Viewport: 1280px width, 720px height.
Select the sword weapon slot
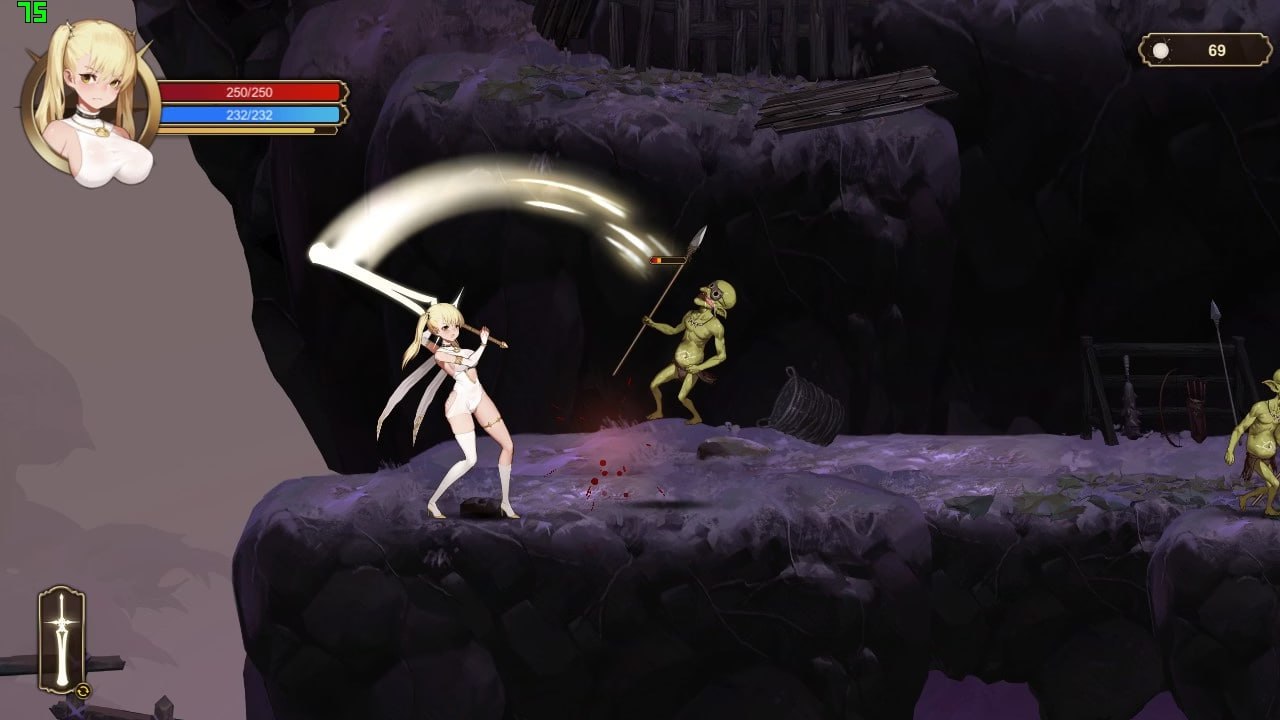tap(62, 640)
